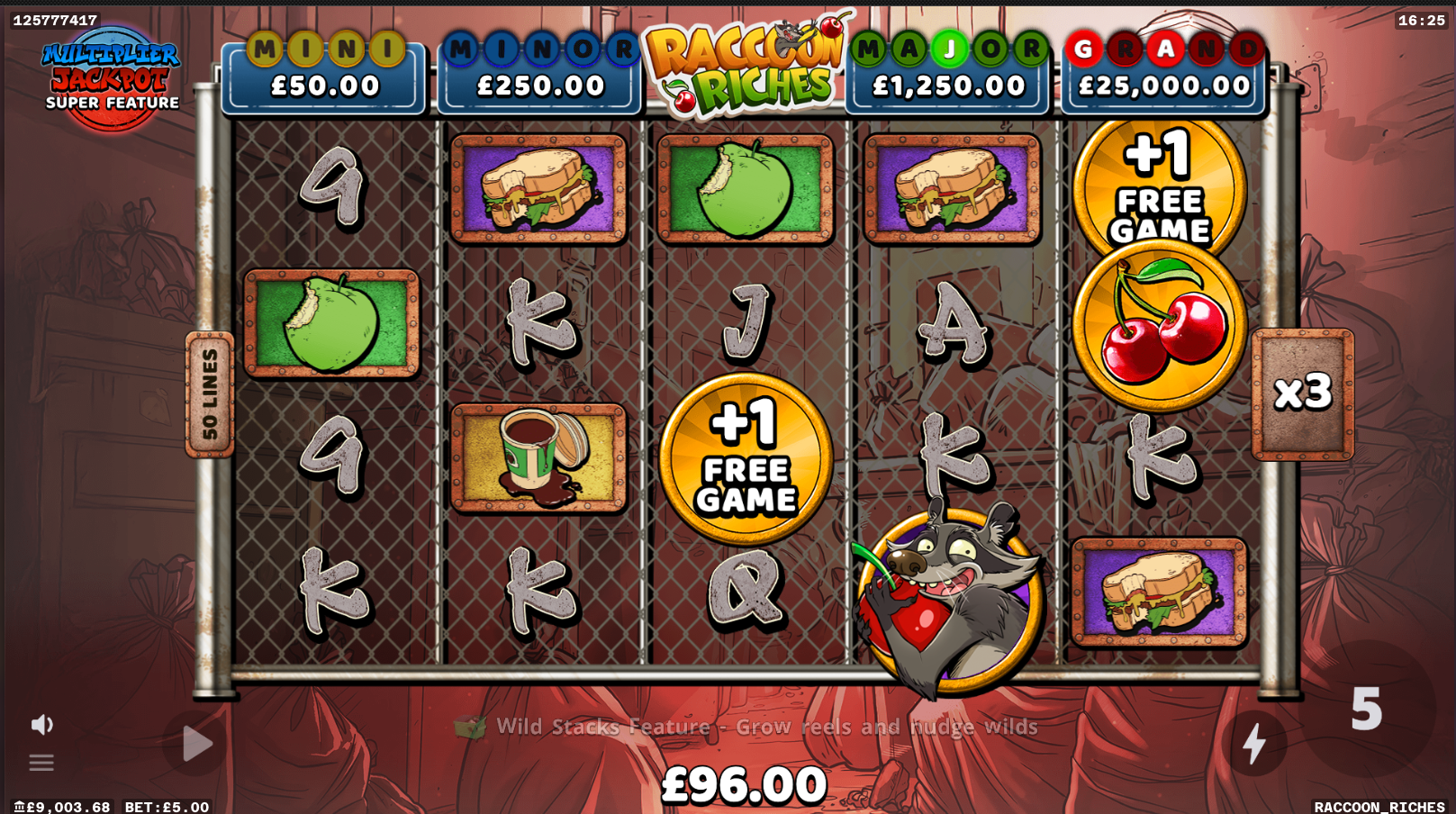The image size is (1456, 814).
Task: Start a spin with the play arrow button
Action: (x=196, y=744)
